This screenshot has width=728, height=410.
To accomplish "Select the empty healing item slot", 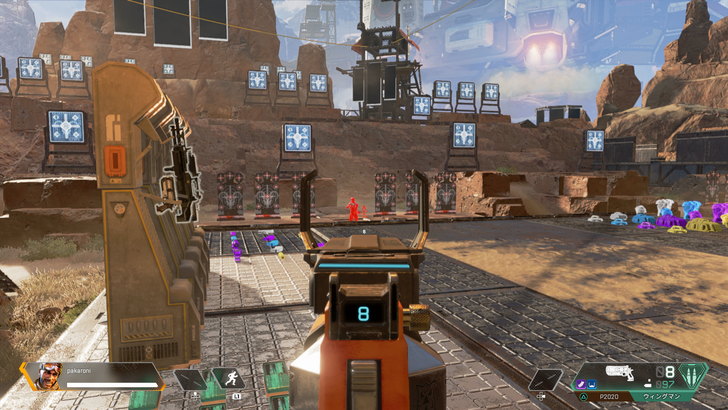I will (x=190, y=380).
